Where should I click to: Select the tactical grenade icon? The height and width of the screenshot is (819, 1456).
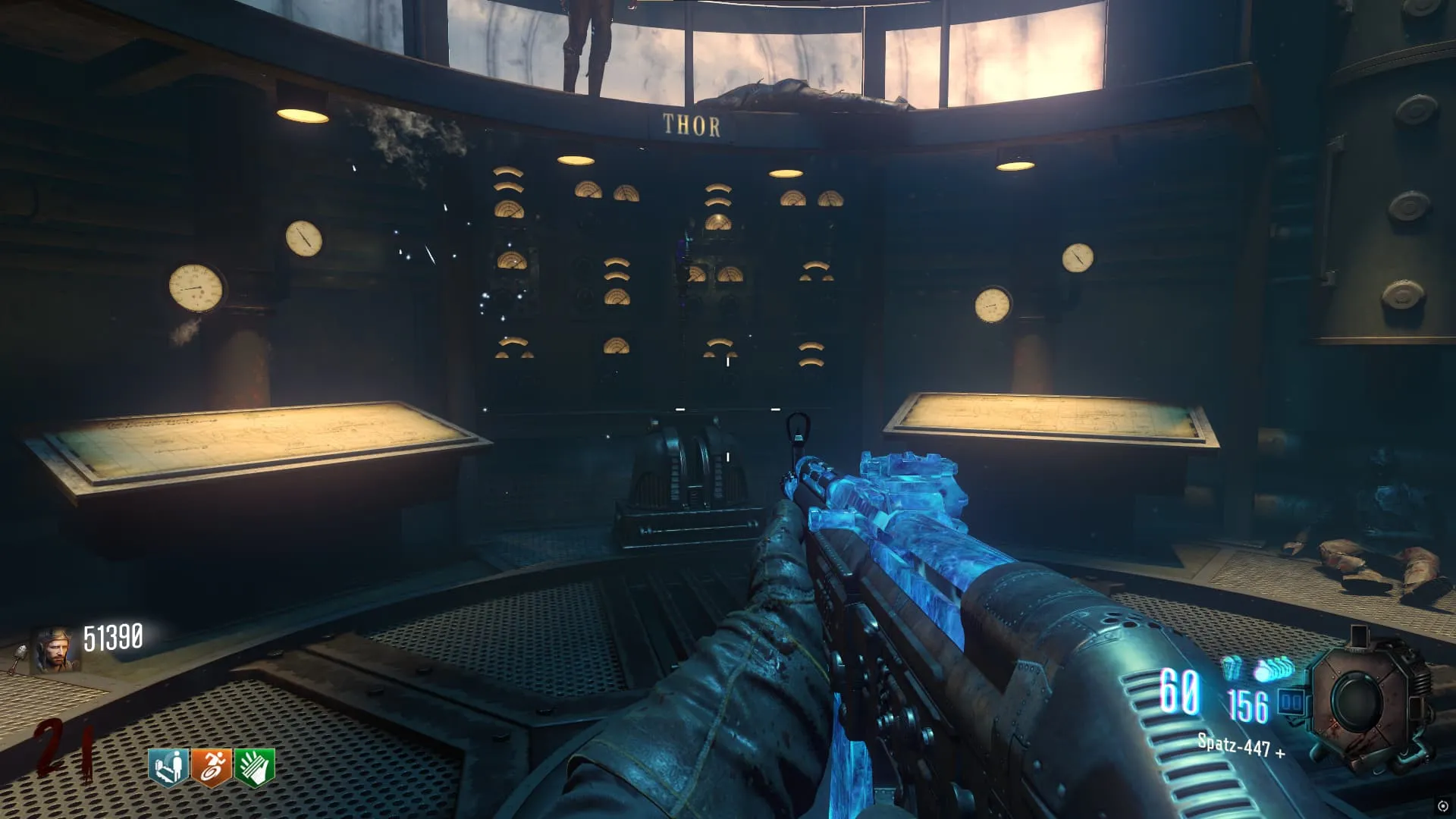1232,667
